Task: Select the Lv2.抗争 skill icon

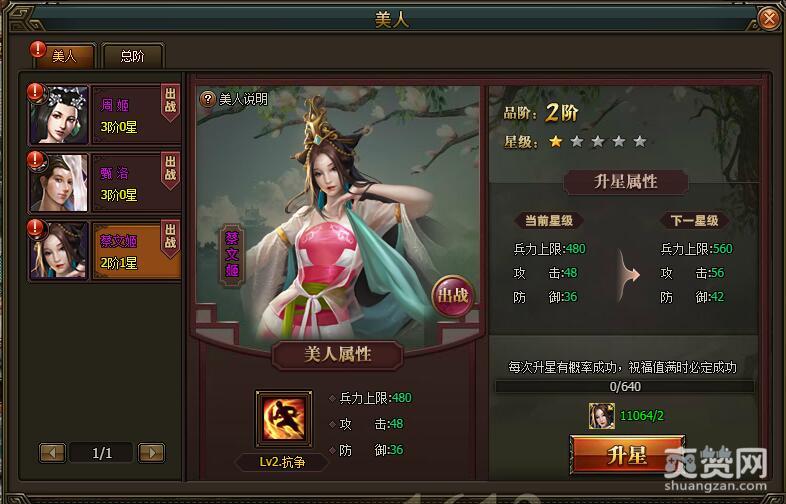Action: pyautogui.click(x=282, y=418)
